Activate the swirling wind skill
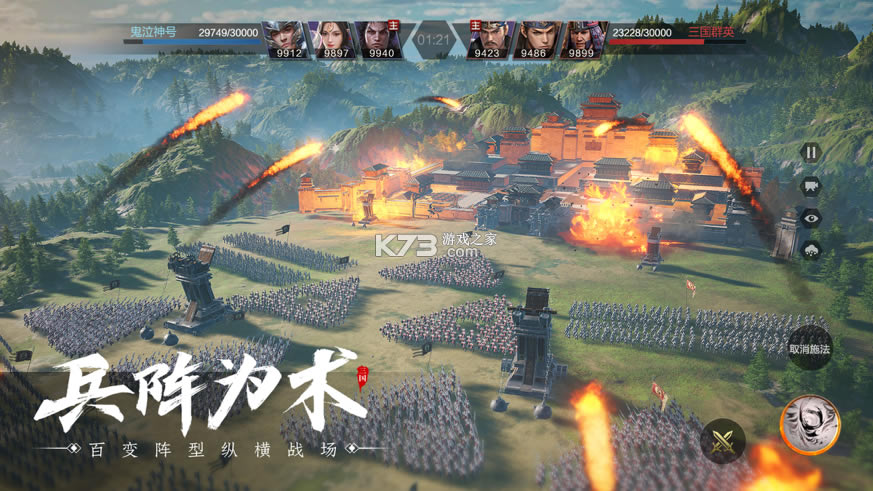 809,425
